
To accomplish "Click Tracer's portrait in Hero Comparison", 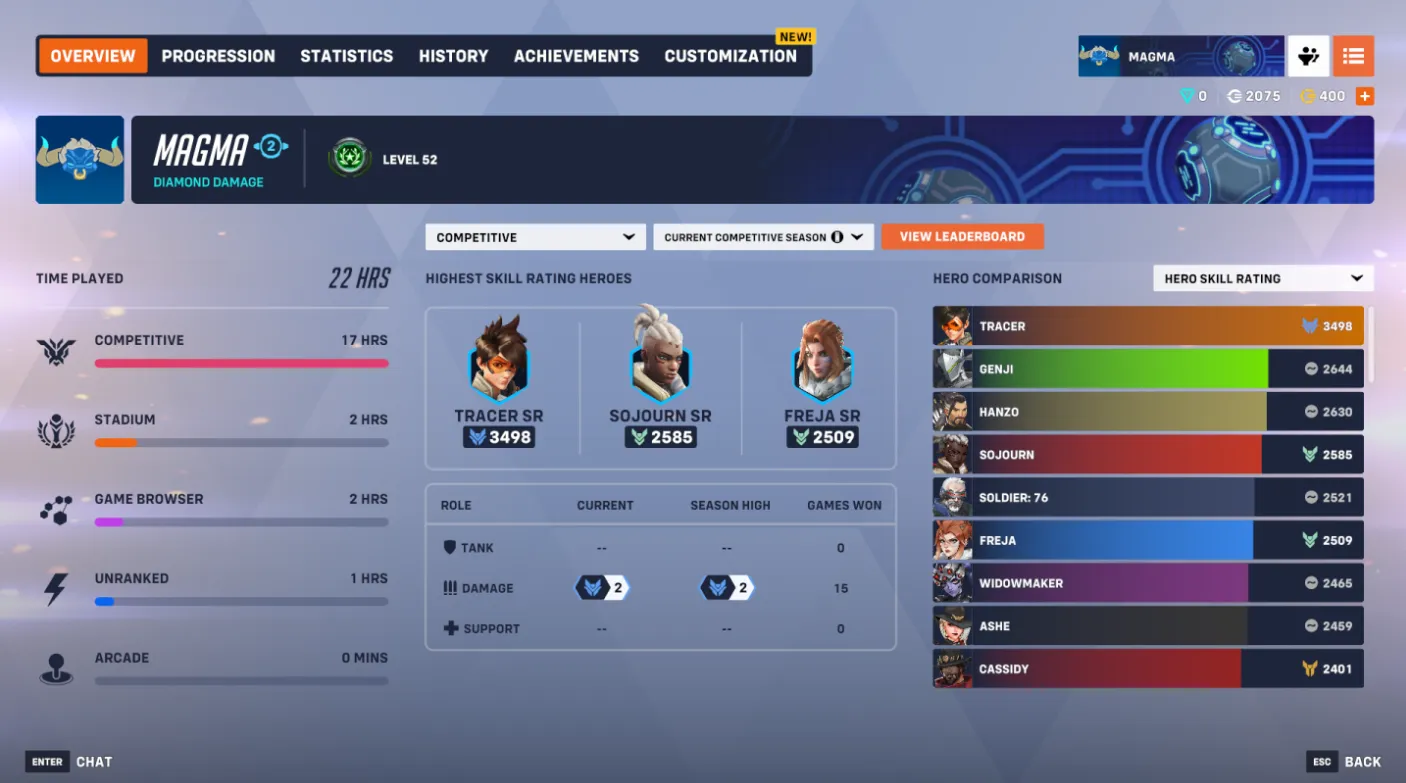I will point(952,326).
